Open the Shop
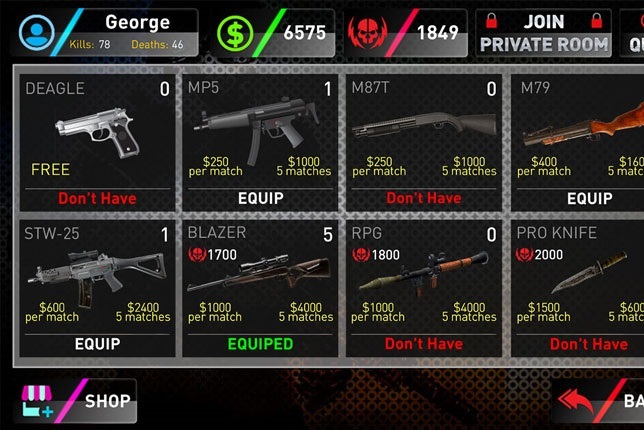The height and width of the screenshot is (430, 644). pyautogui.click(x=77, y=401)
